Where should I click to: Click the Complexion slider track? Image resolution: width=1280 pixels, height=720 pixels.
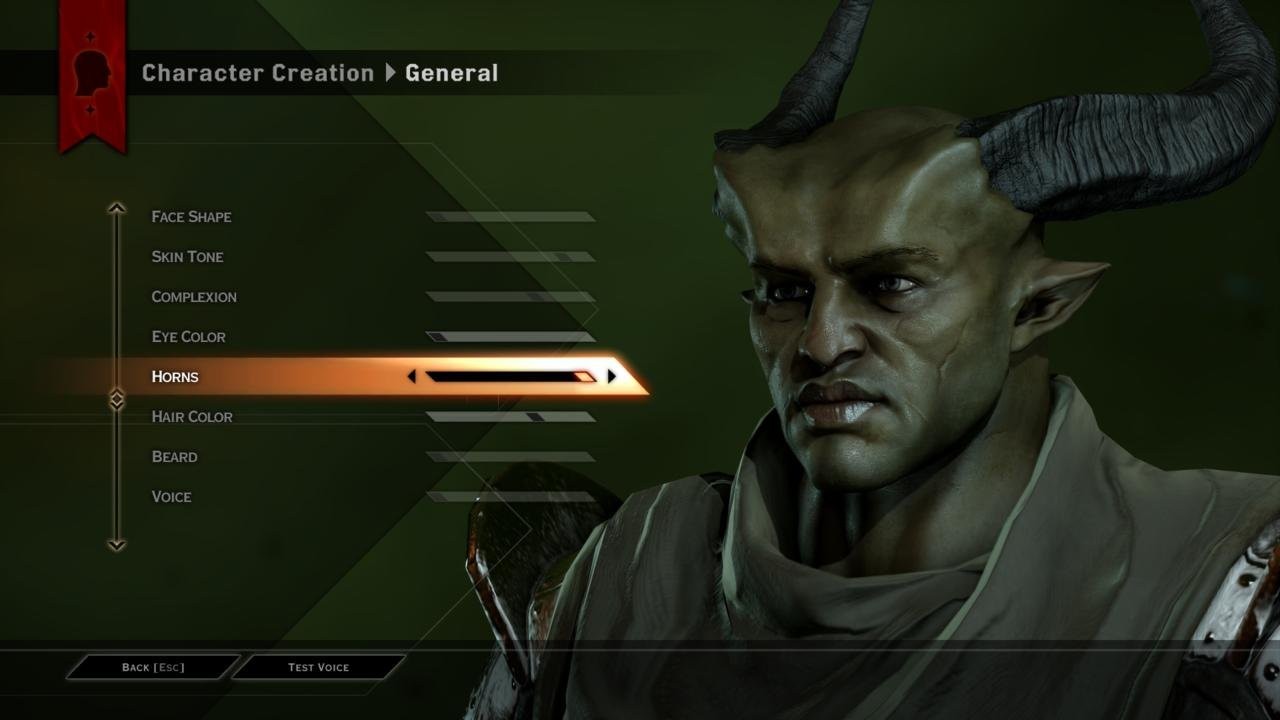tap(510, 296)
